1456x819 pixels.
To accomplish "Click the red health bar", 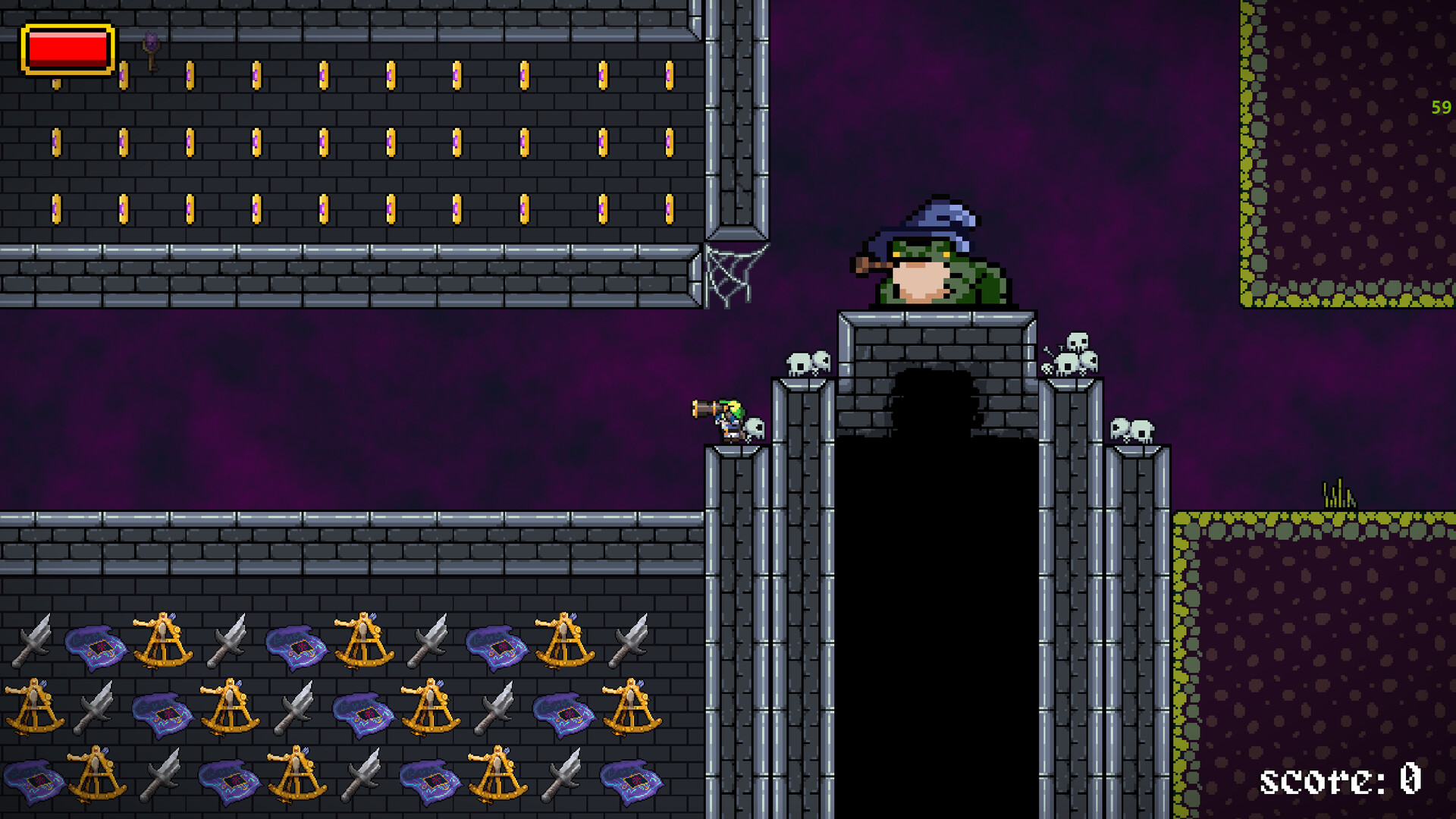I will tap(67, 48).
